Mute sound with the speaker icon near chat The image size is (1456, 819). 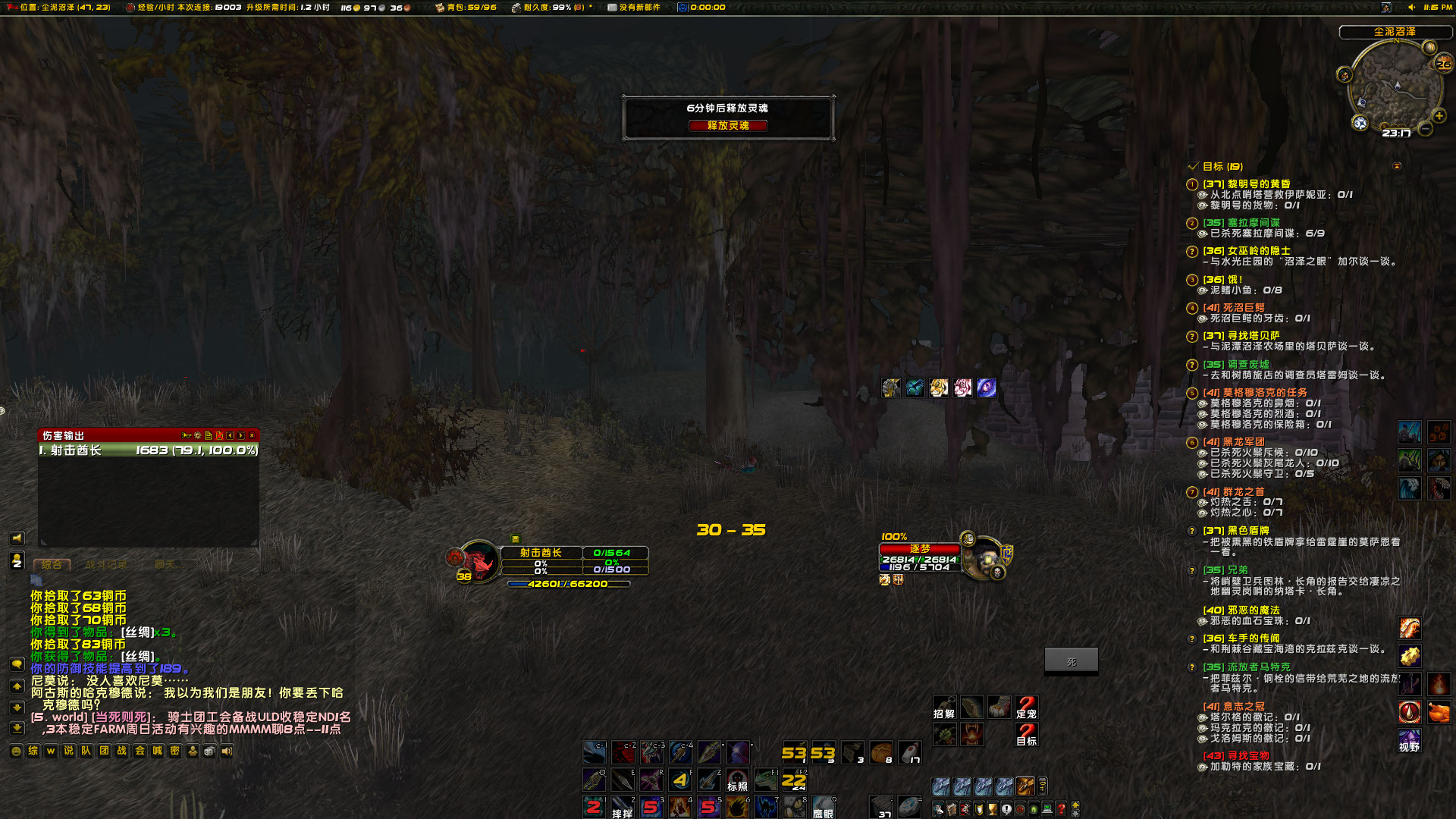[227, 751]
